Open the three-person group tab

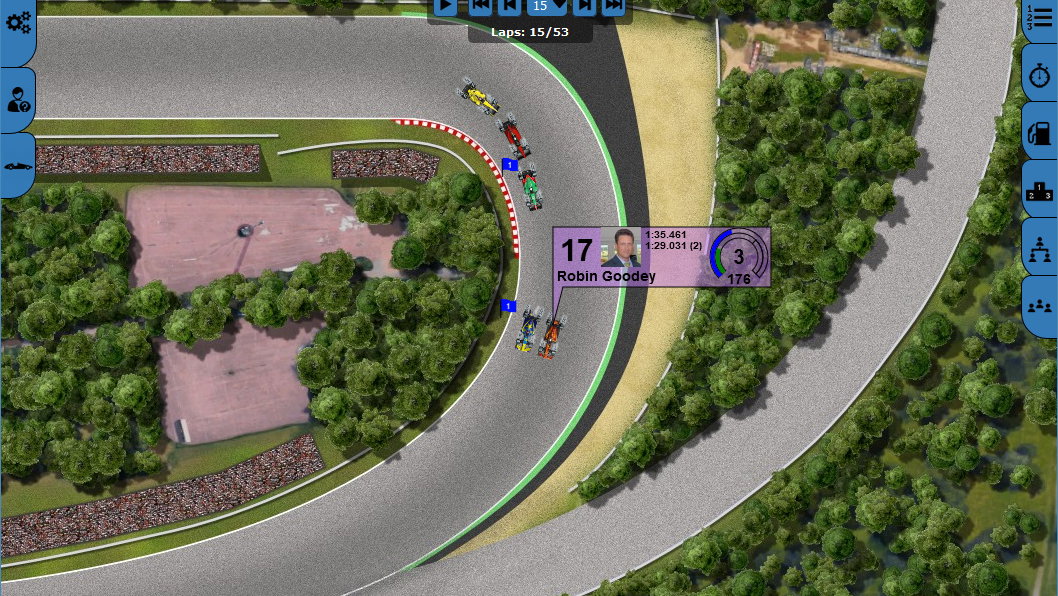[1040, 305]
